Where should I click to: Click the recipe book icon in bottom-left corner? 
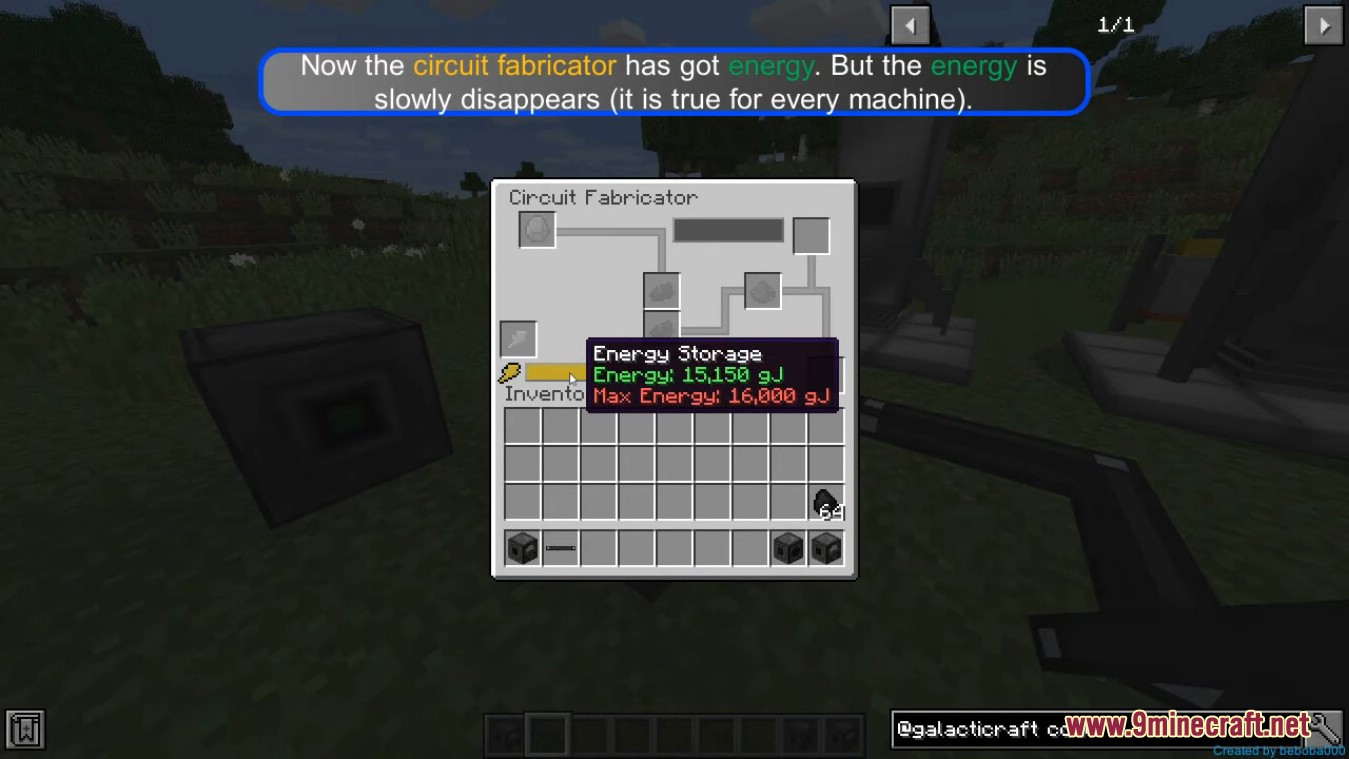coord(24,730)
